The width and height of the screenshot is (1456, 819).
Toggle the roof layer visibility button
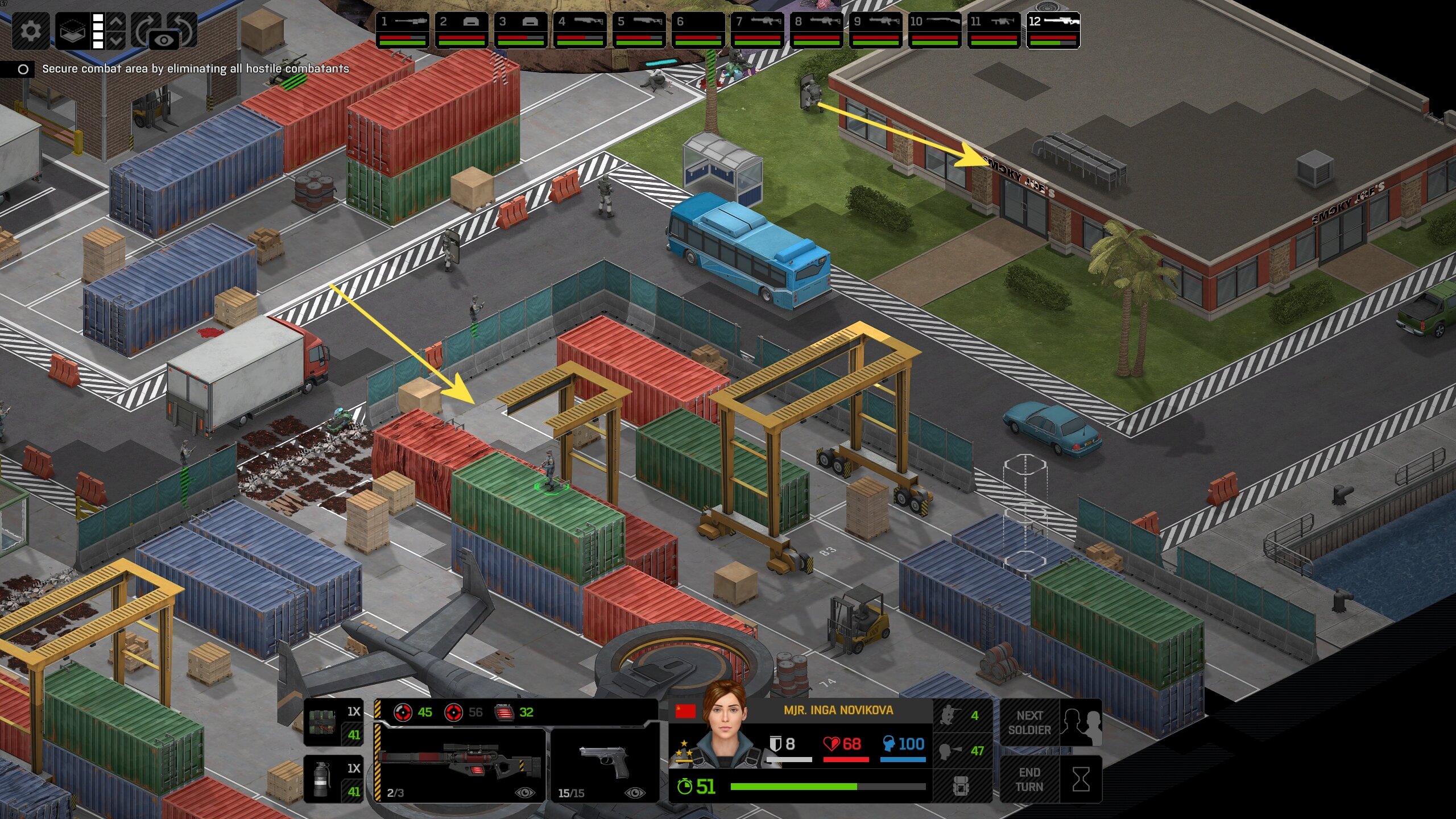click(x=73, y=30)
